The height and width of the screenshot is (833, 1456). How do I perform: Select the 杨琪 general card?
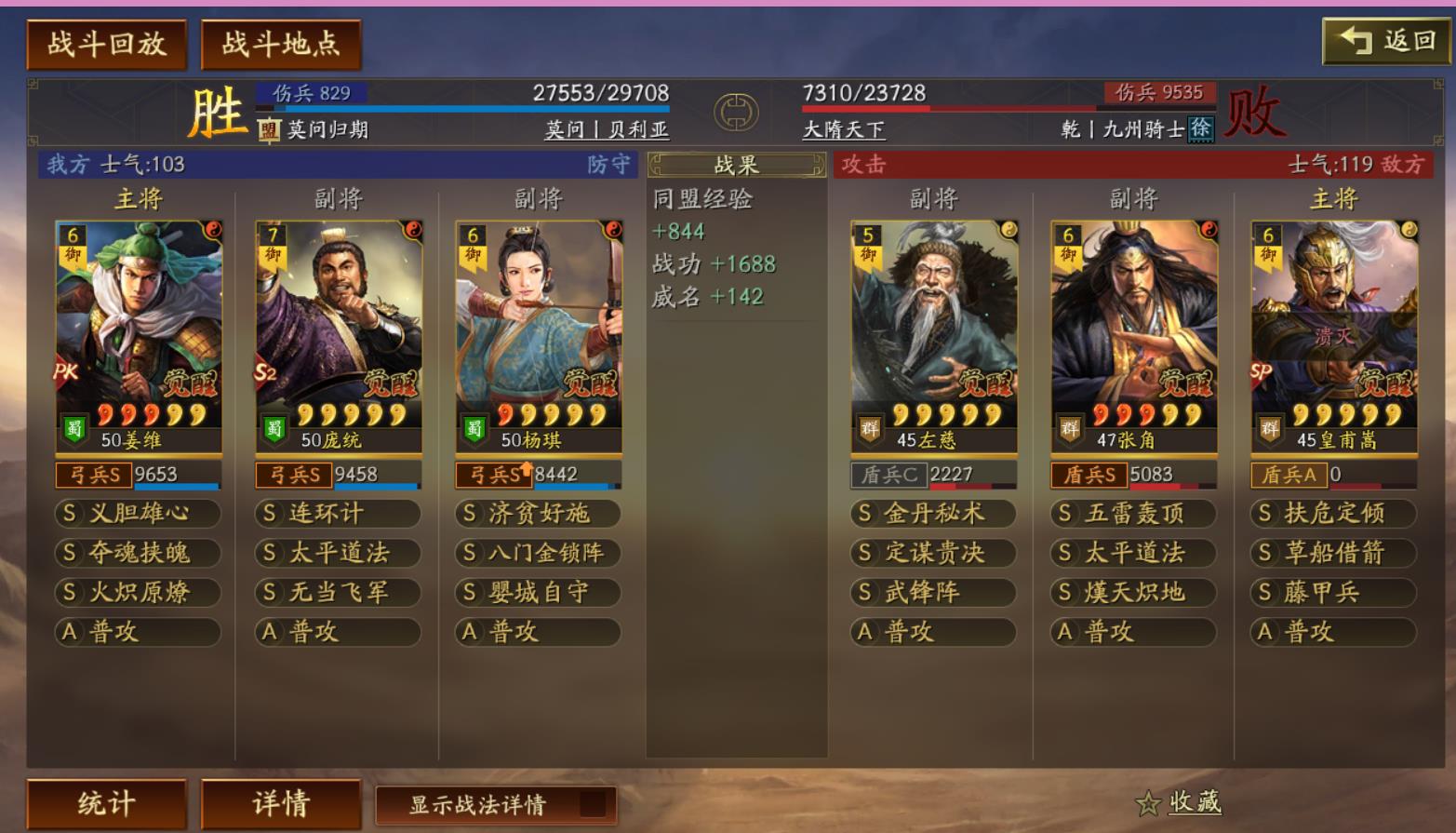pyautogui.click(x=539, y=335)
